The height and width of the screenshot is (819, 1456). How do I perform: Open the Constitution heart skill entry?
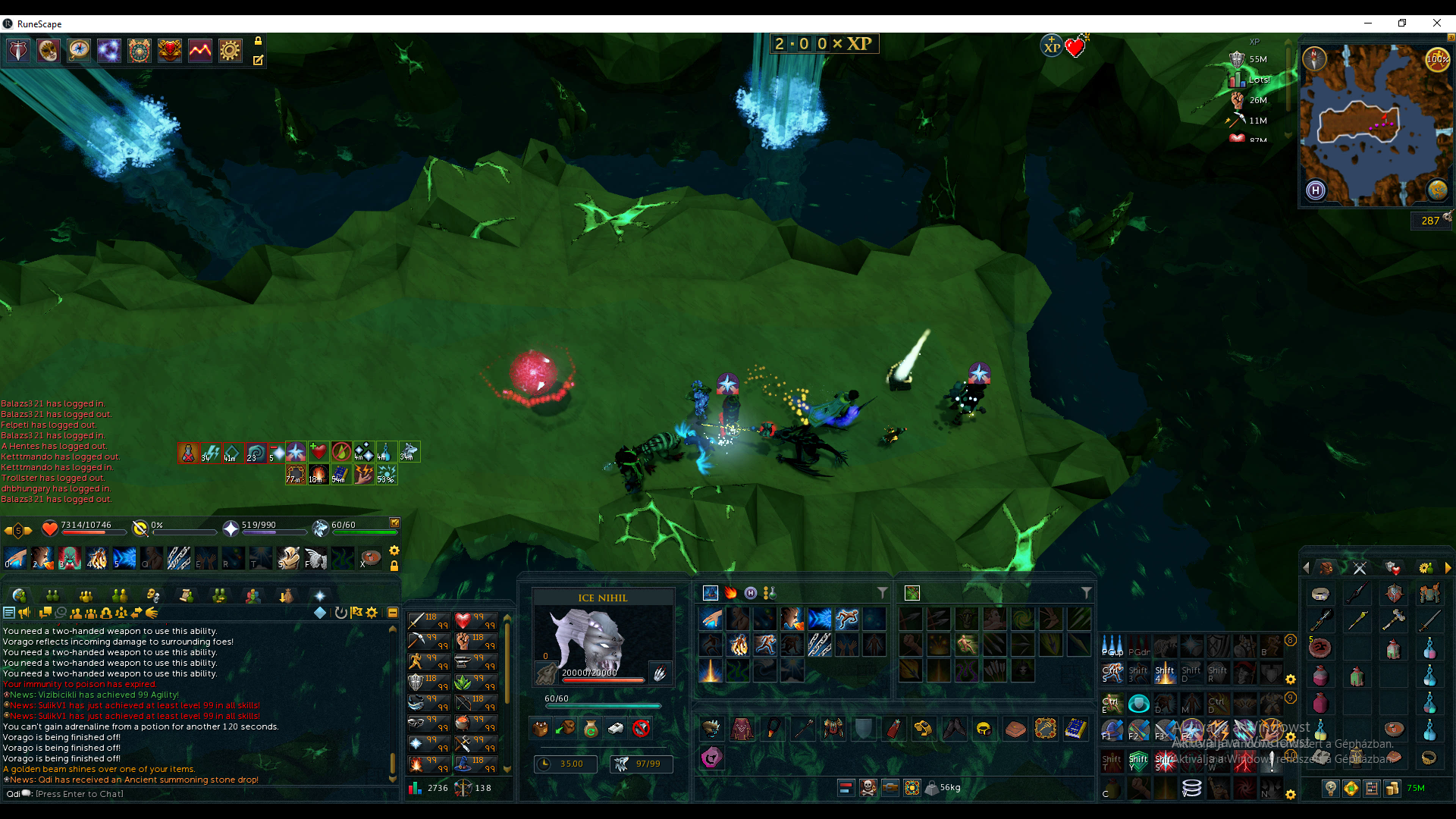pyautogui.click(x=463, y=621)
